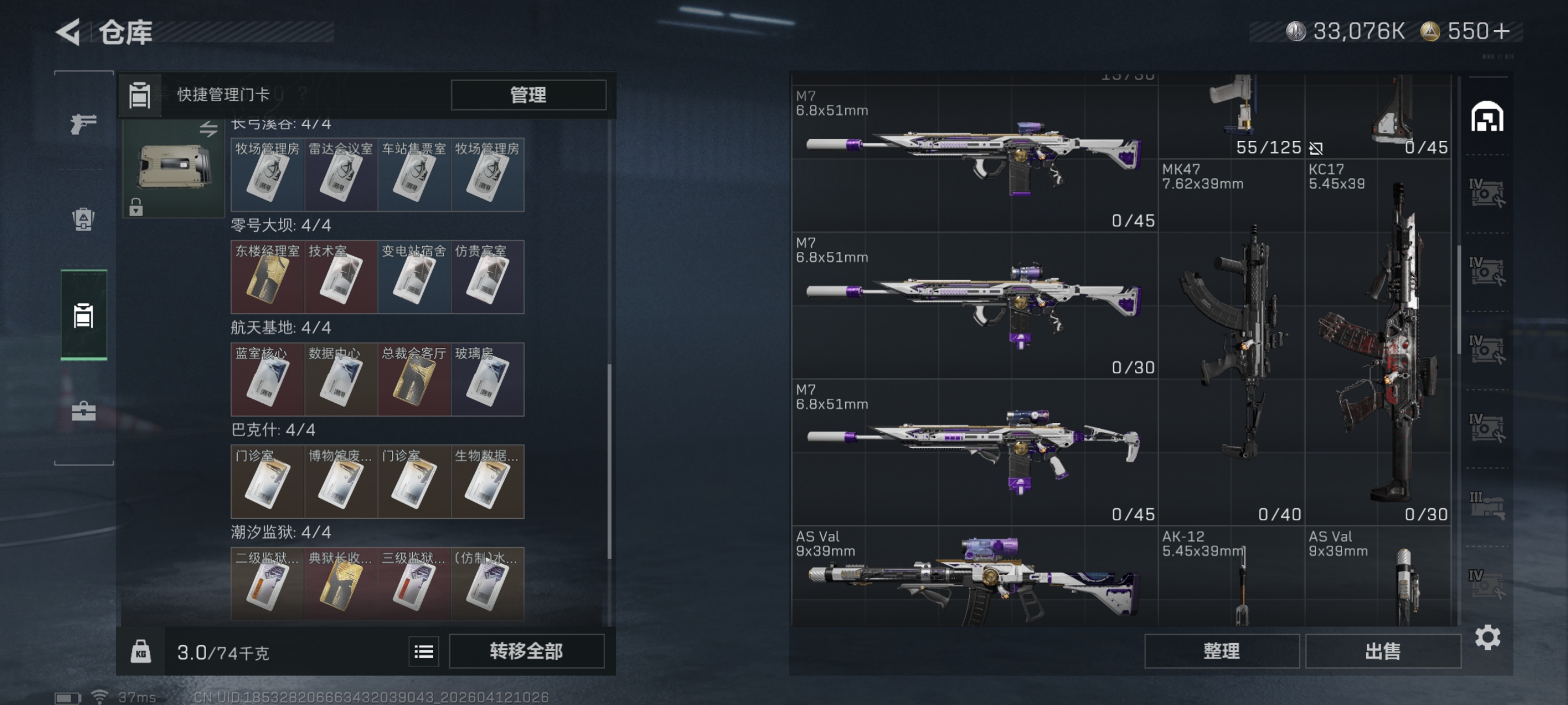Open the stash home icon tab
1568x705 pixels.
1487,117
